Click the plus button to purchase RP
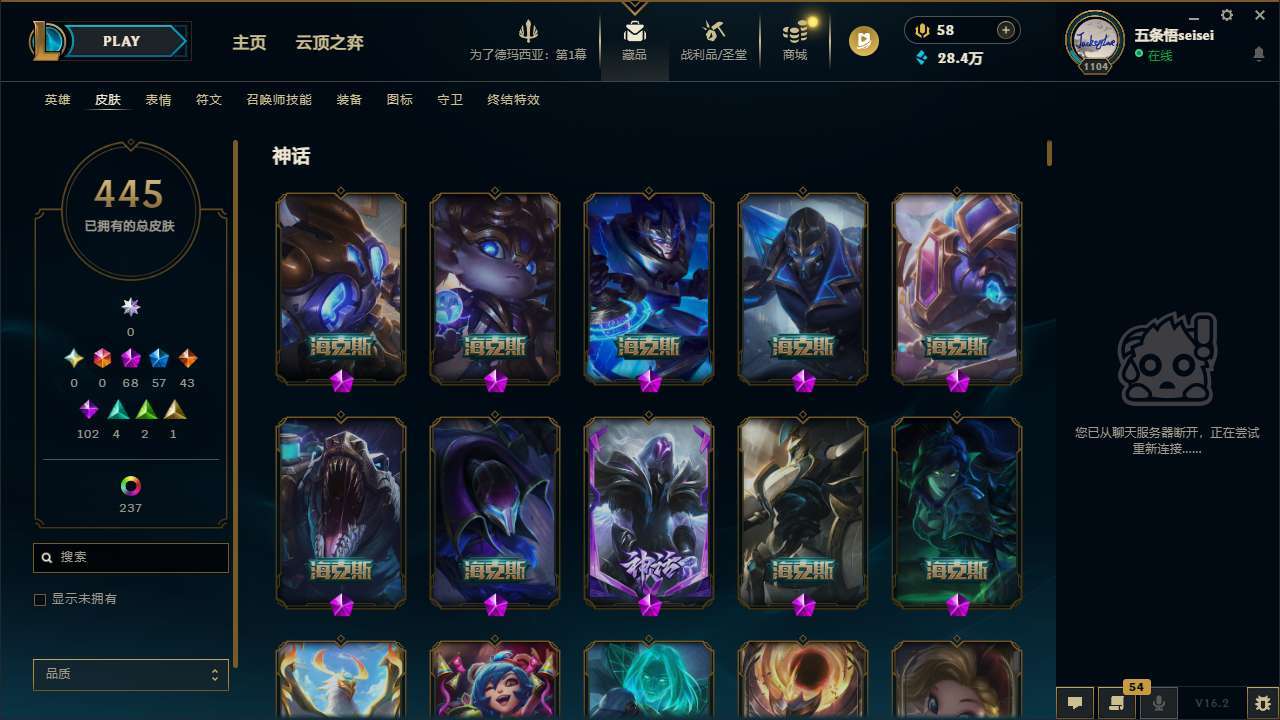The width and height of the screenshot is (1280, 720). (x=1006, y=30)
